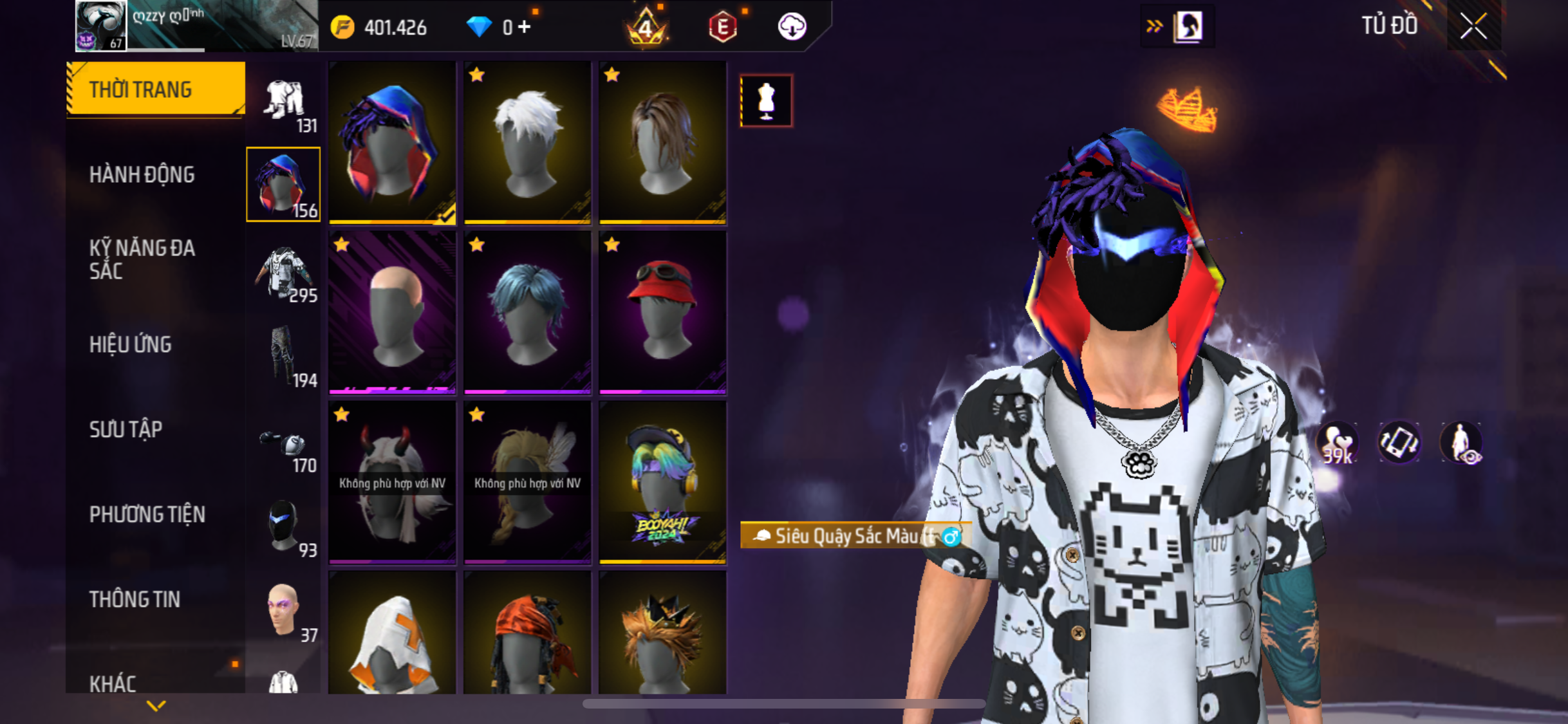Close the Tủ Đồ wardrobe screen
The height and width of the screenshot is (724, 1568).
(x=1473, y=27)
